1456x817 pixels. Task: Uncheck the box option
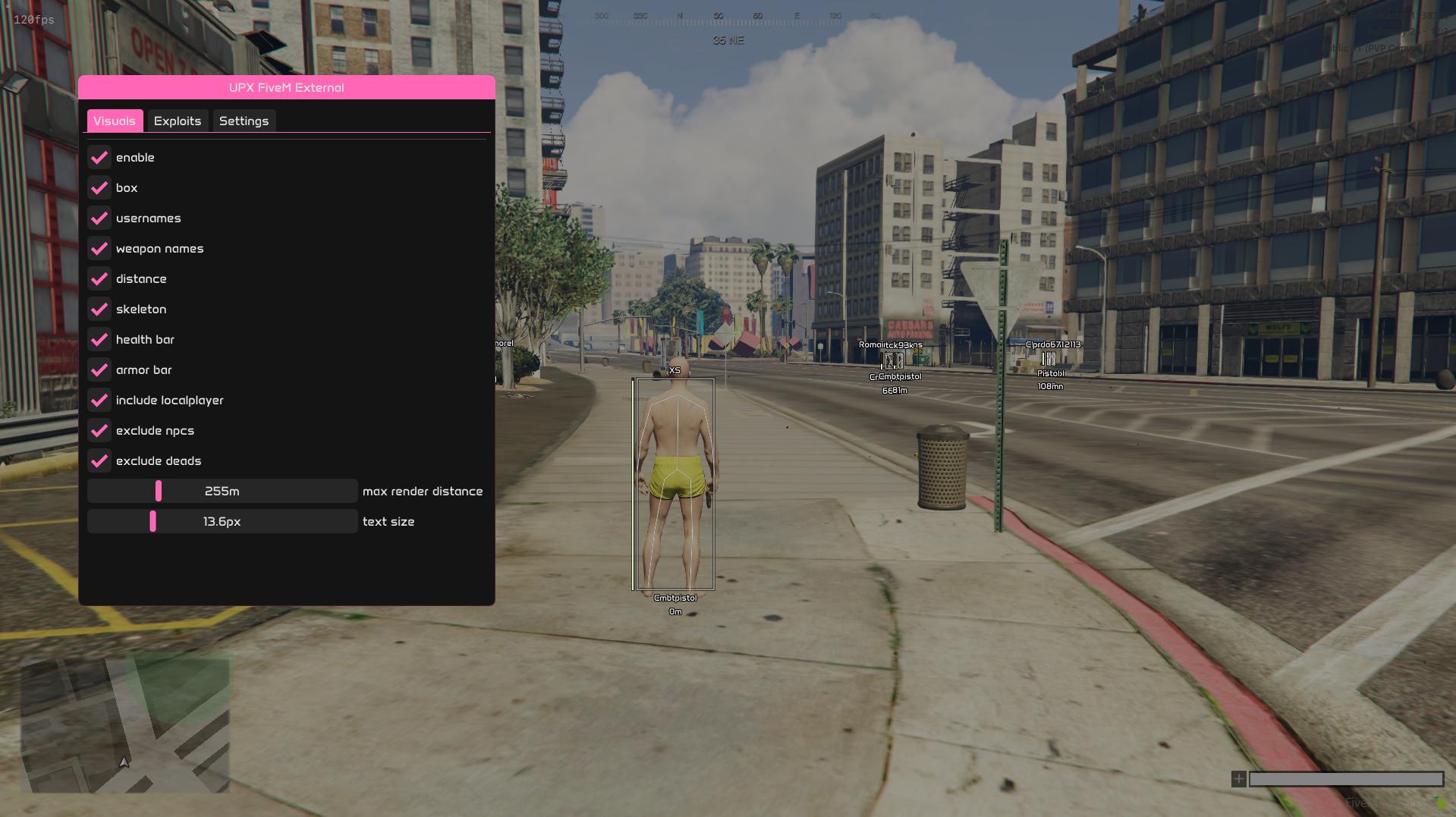(x=99, y=188)
